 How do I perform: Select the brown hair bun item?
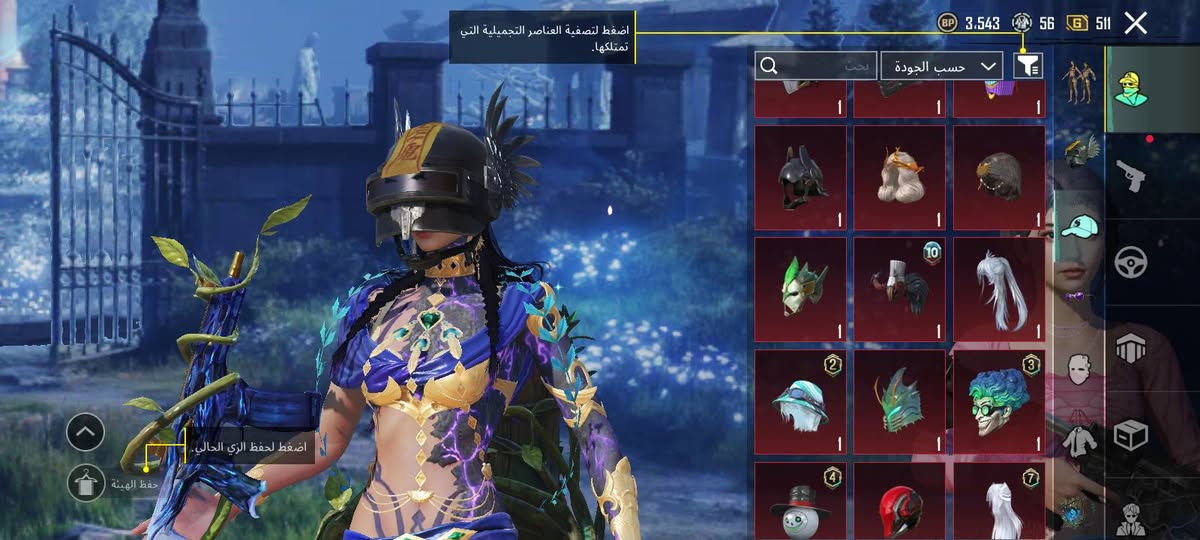(x=999, y=178)
